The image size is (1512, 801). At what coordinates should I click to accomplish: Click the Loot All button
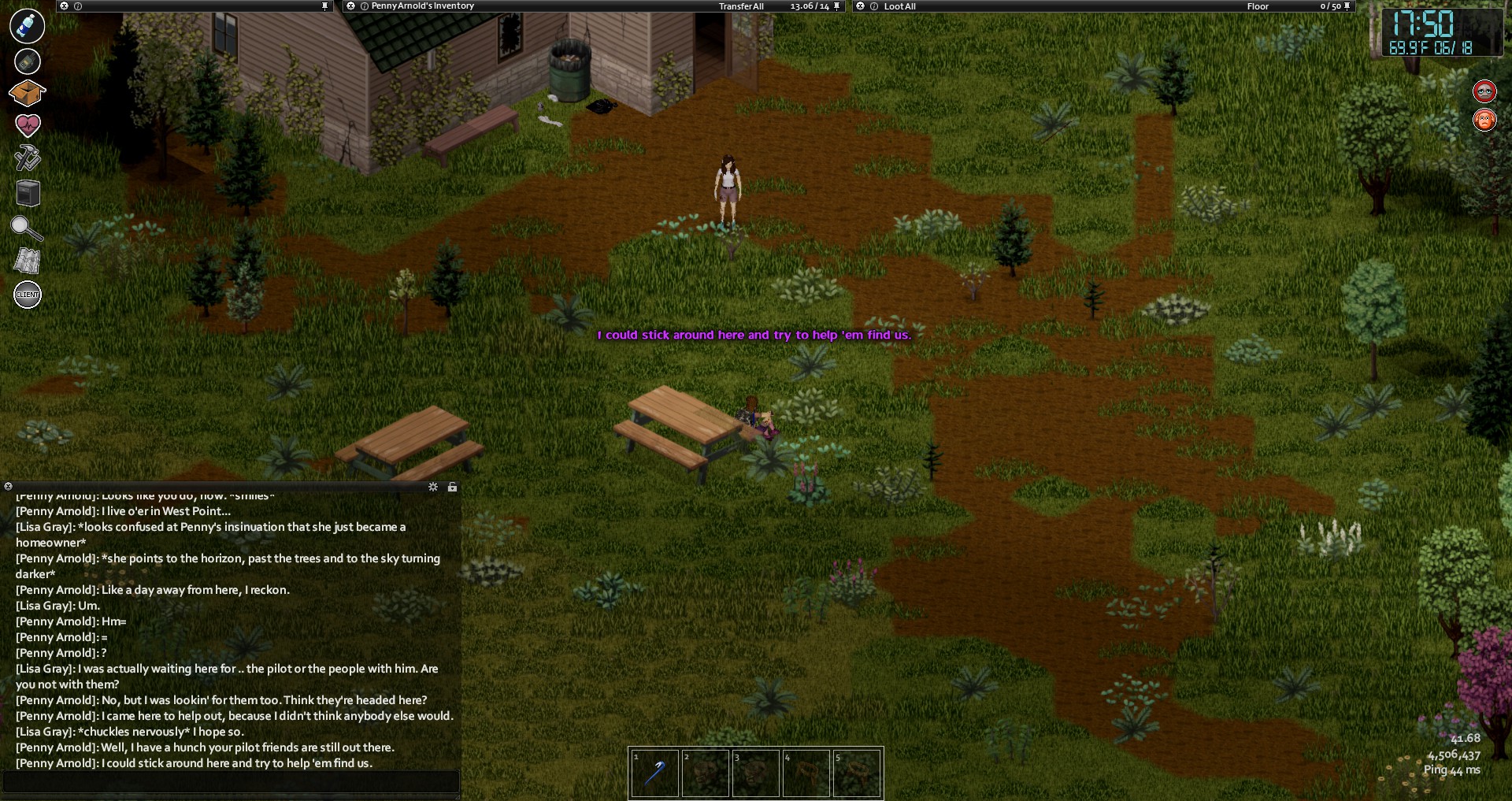899,6
